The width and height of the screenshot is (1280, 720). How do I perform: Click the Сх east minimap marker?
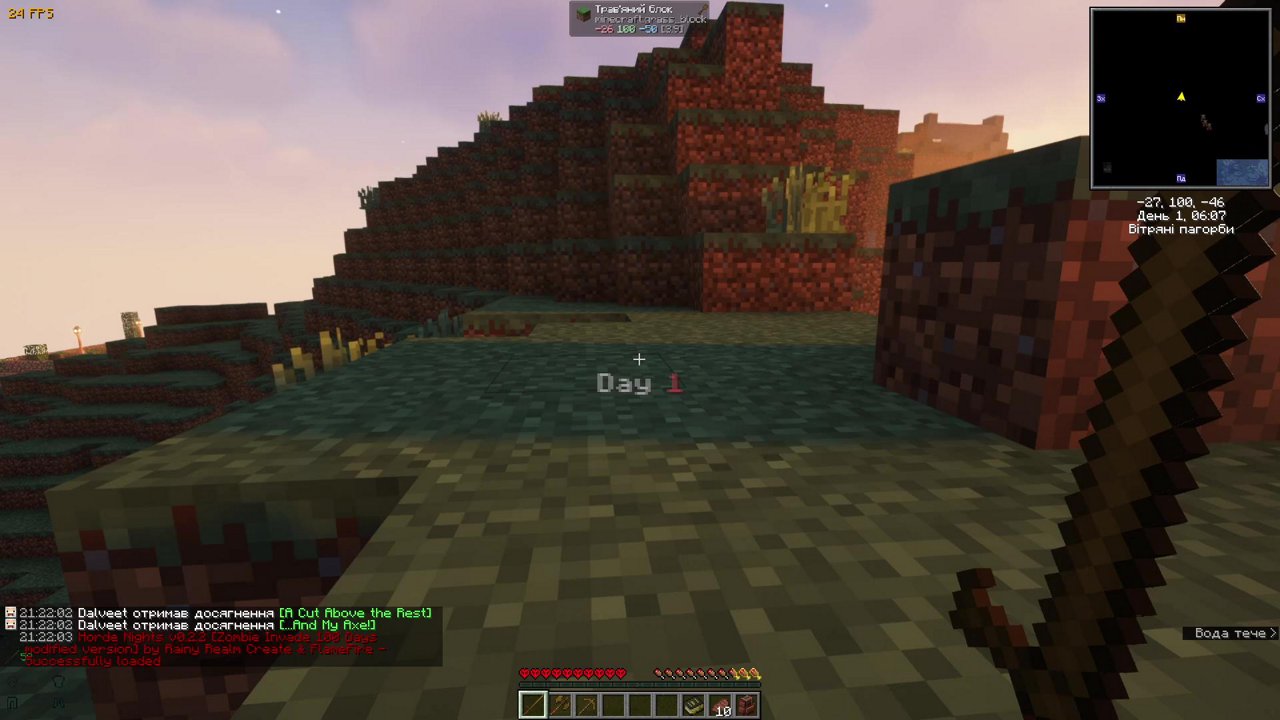point(1261,98)
